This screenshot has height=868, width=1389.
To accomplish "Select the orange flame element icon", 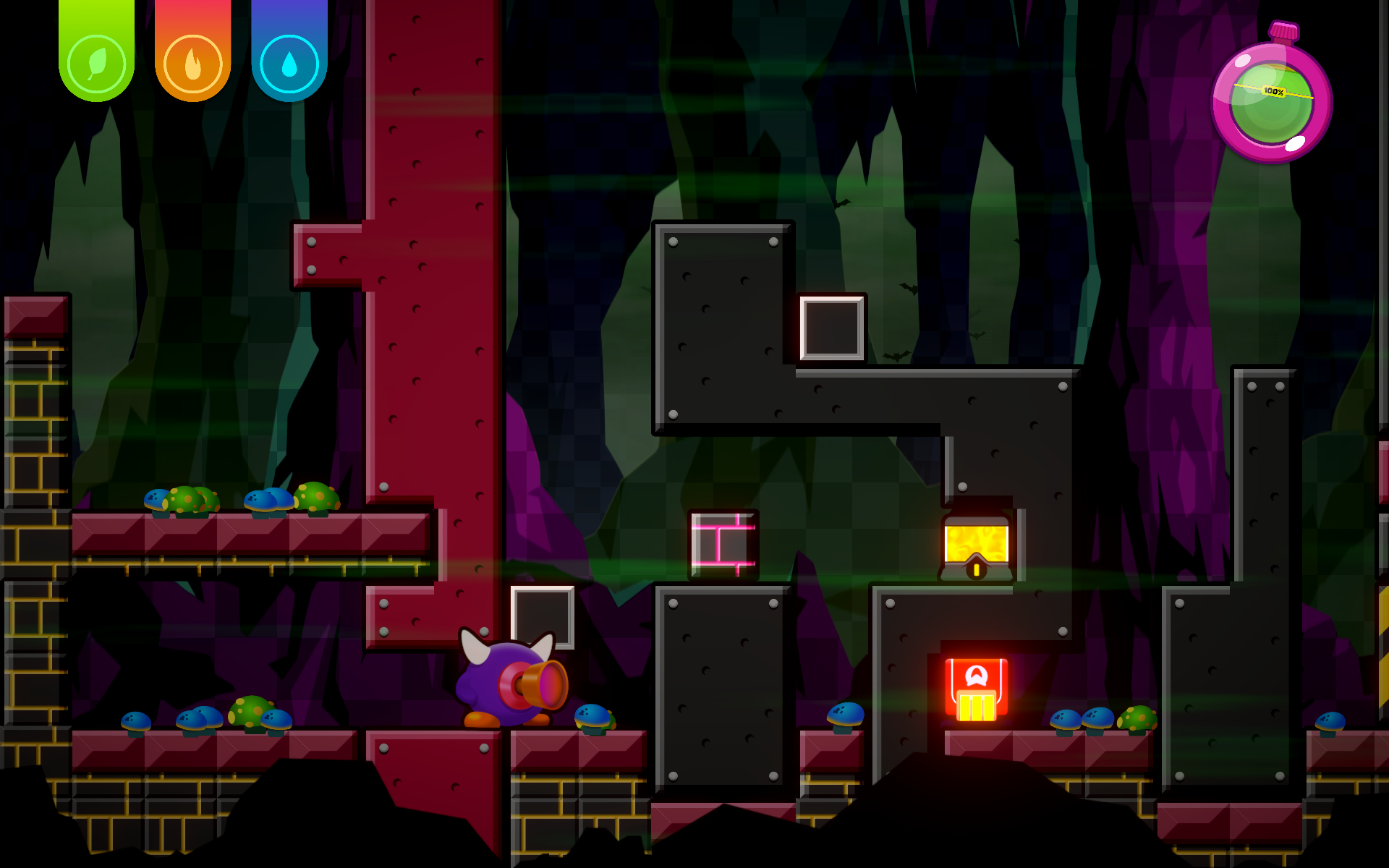I will coord(192,64).
